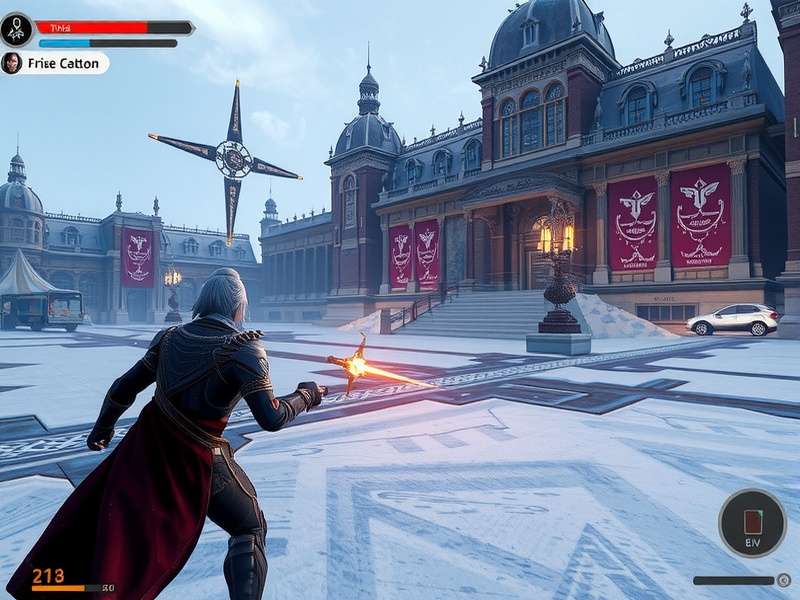800x600 pixels.
Task: Activate the red card ability icon
Action: (752, 522)
